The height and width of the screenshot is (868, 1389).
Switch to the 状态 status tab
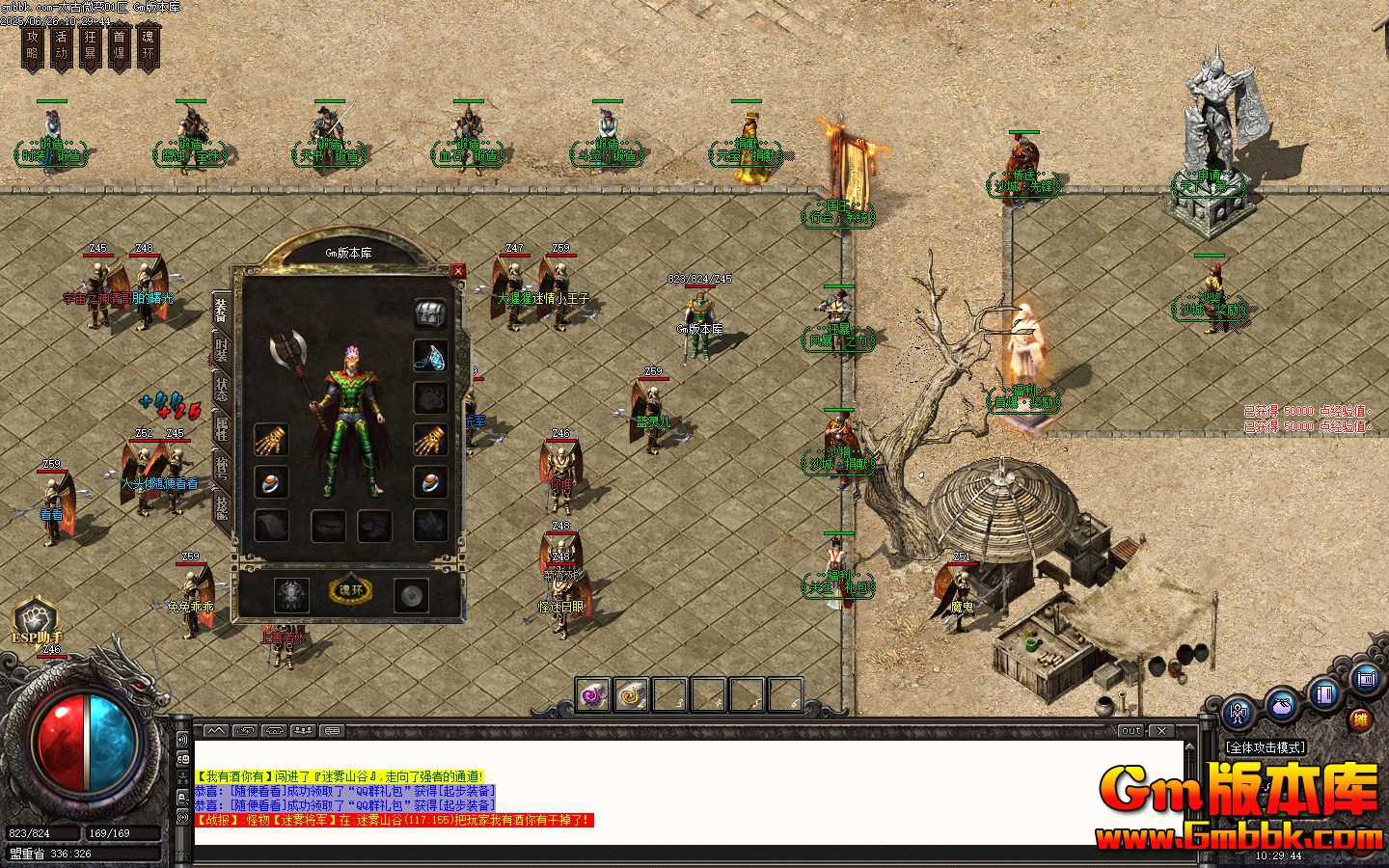(x=222, y=389)
